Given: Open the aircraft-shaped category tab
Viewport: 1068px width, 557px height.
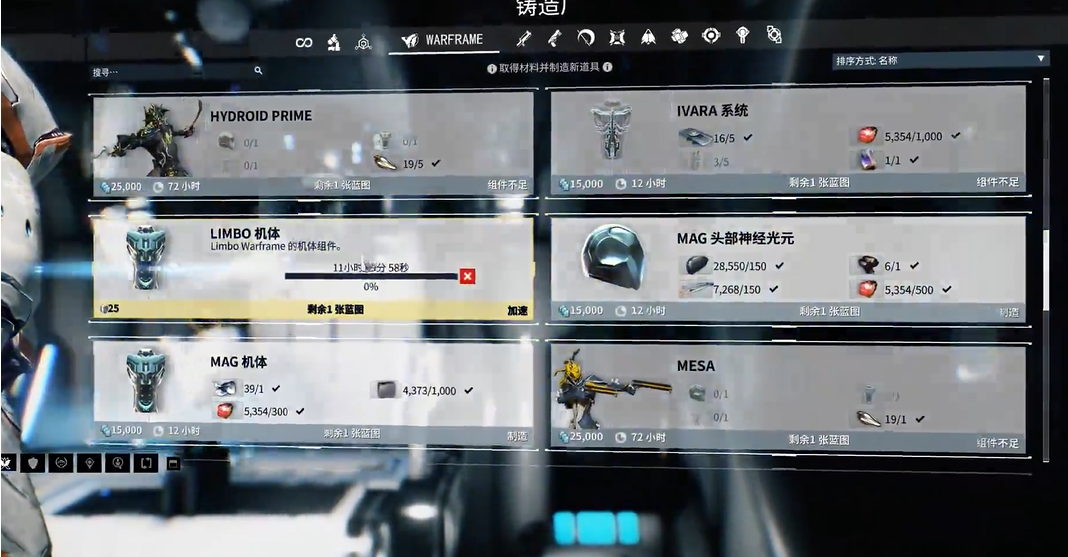Looking at the screenshot, I should click(648, 38).
